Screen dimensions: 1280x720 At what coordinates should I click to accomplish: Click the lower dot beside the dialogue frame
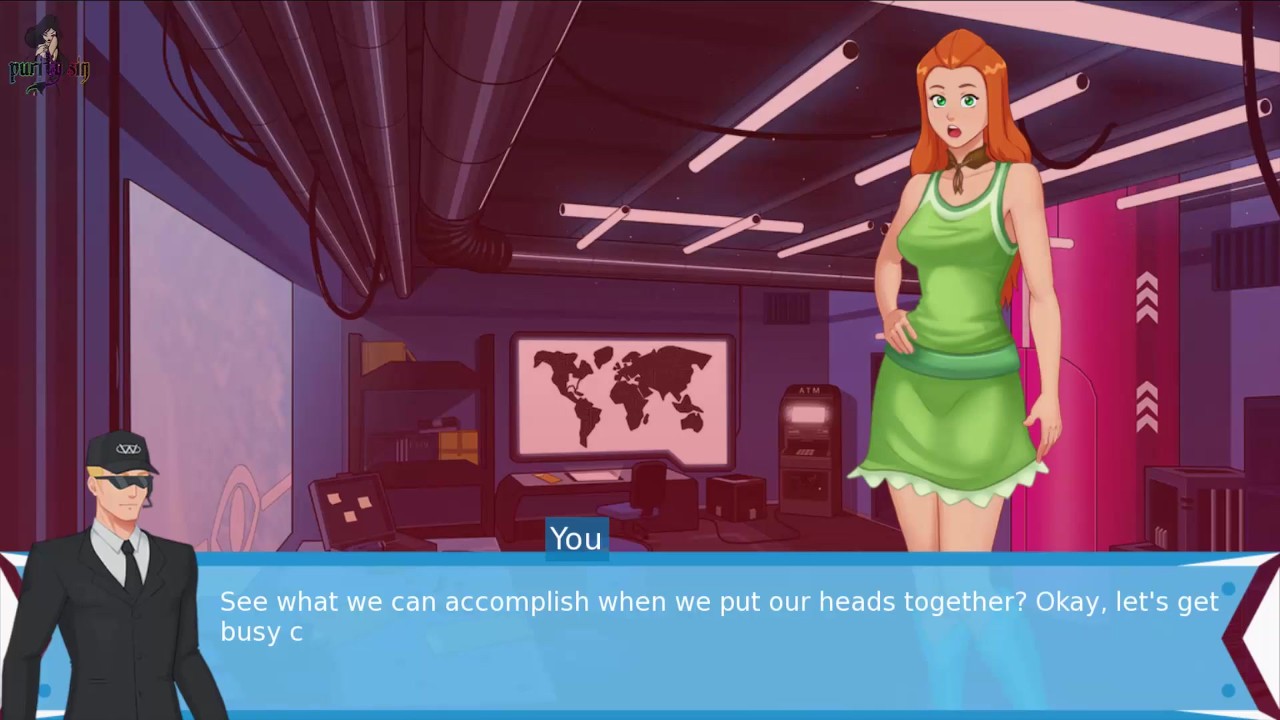coord(1228,690)
